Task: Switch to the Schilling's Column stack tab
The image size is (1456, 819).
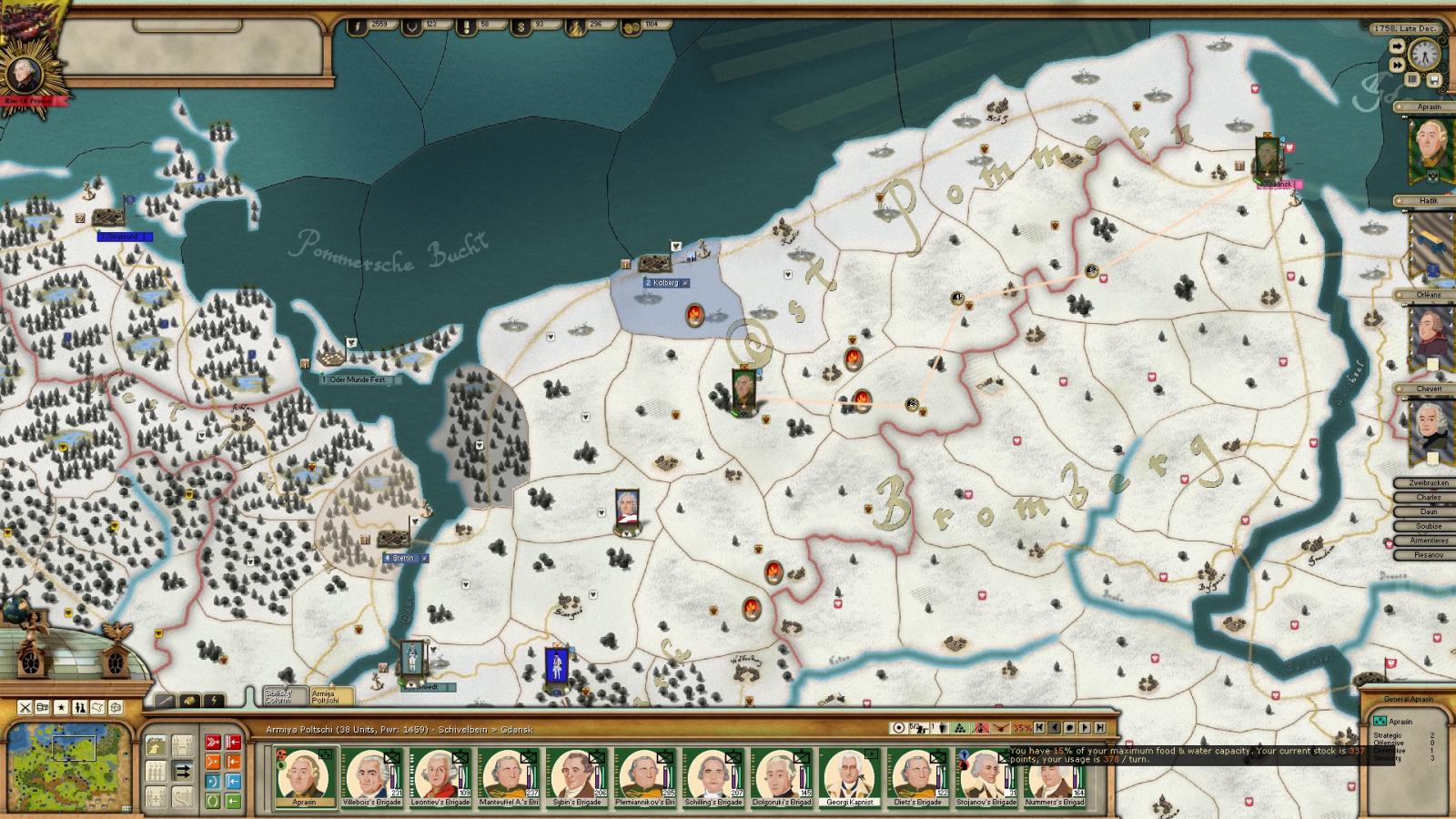Action: [x=280, y=696]
